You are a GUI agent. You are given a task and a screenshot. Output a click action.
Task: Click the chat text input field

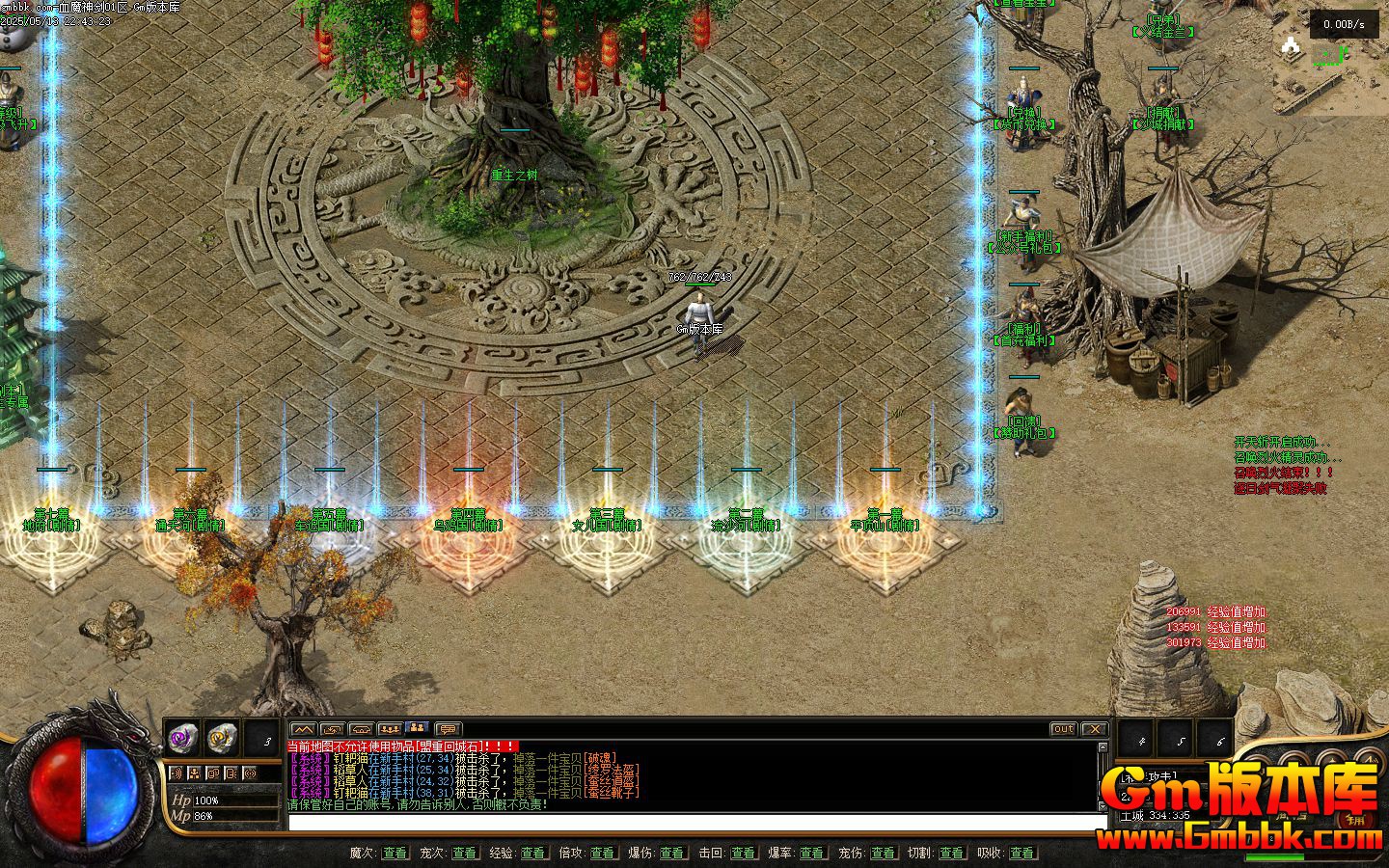[696, 822]
